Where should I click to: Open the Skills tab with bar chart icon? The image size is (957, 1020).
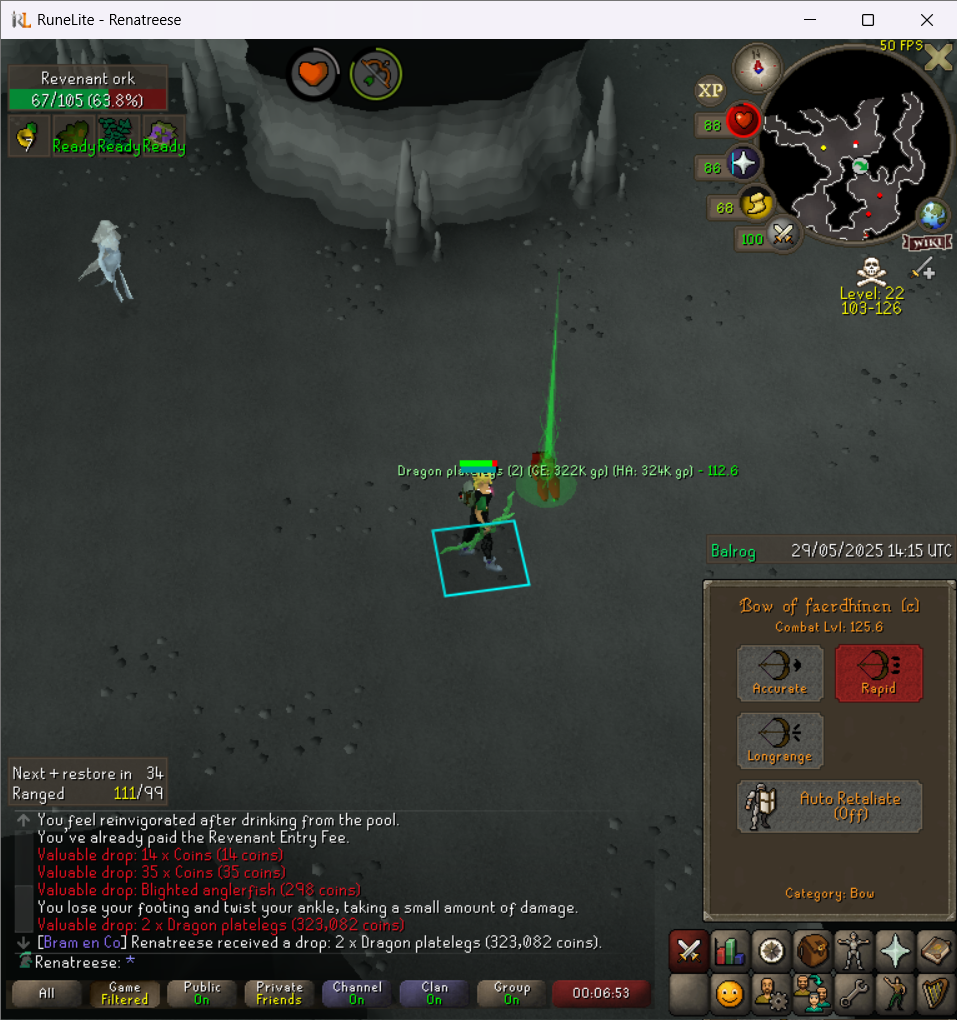[729, 951]
